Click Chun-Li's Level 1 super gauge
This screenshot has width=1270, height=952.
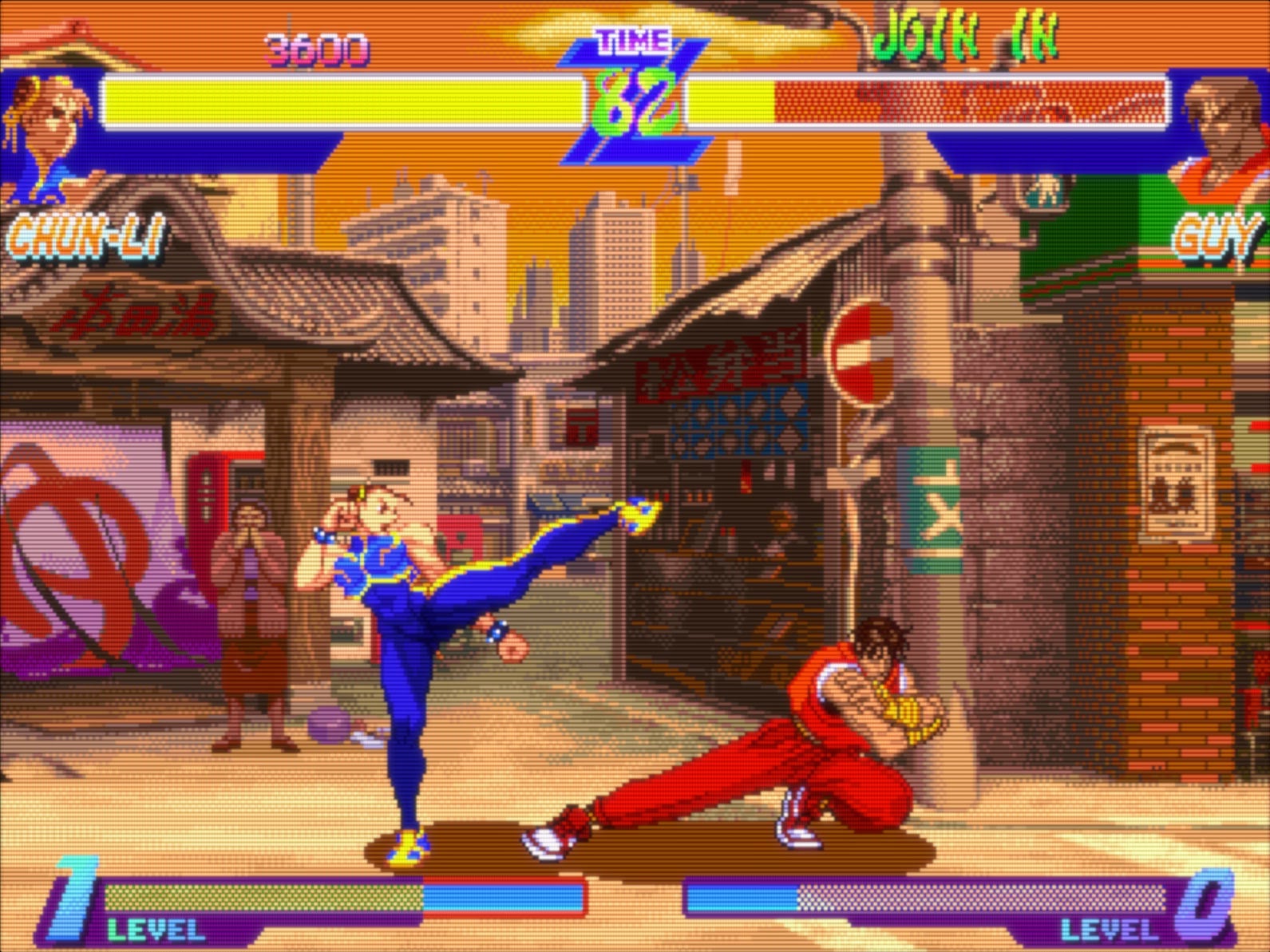point(263,894)
